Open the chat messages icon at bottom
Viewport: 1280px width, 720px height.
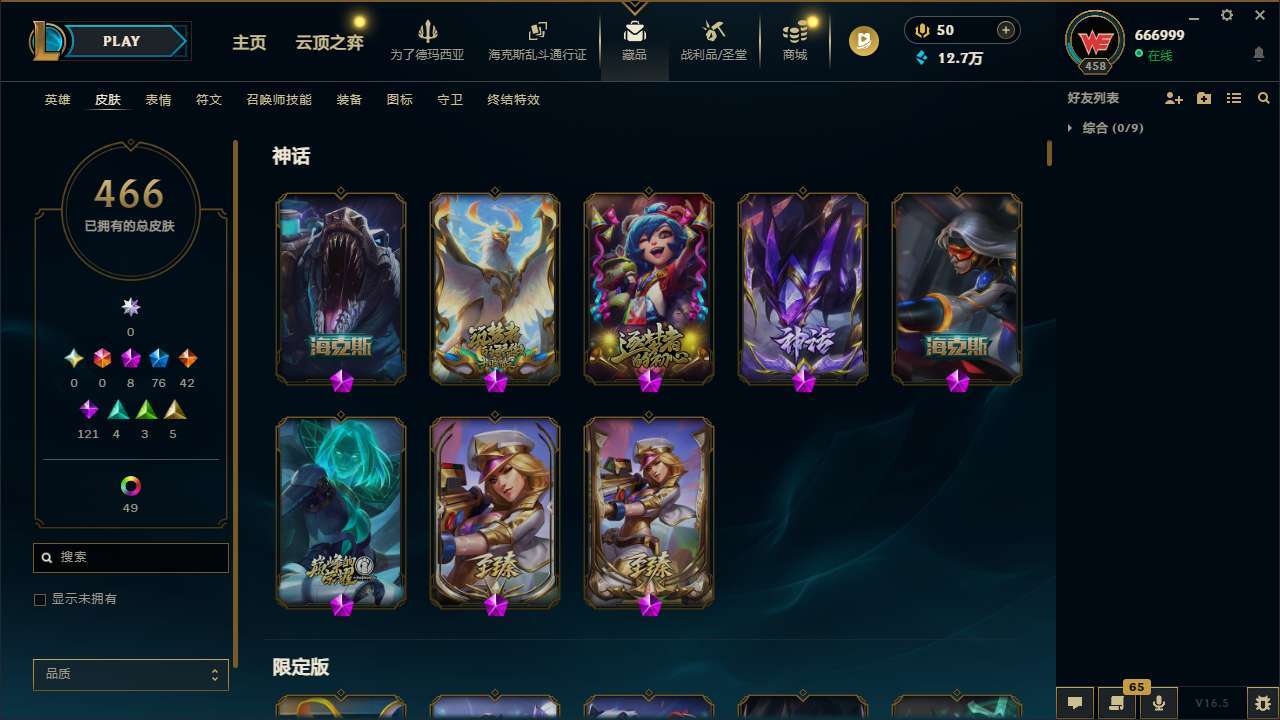coord(1075,701)
